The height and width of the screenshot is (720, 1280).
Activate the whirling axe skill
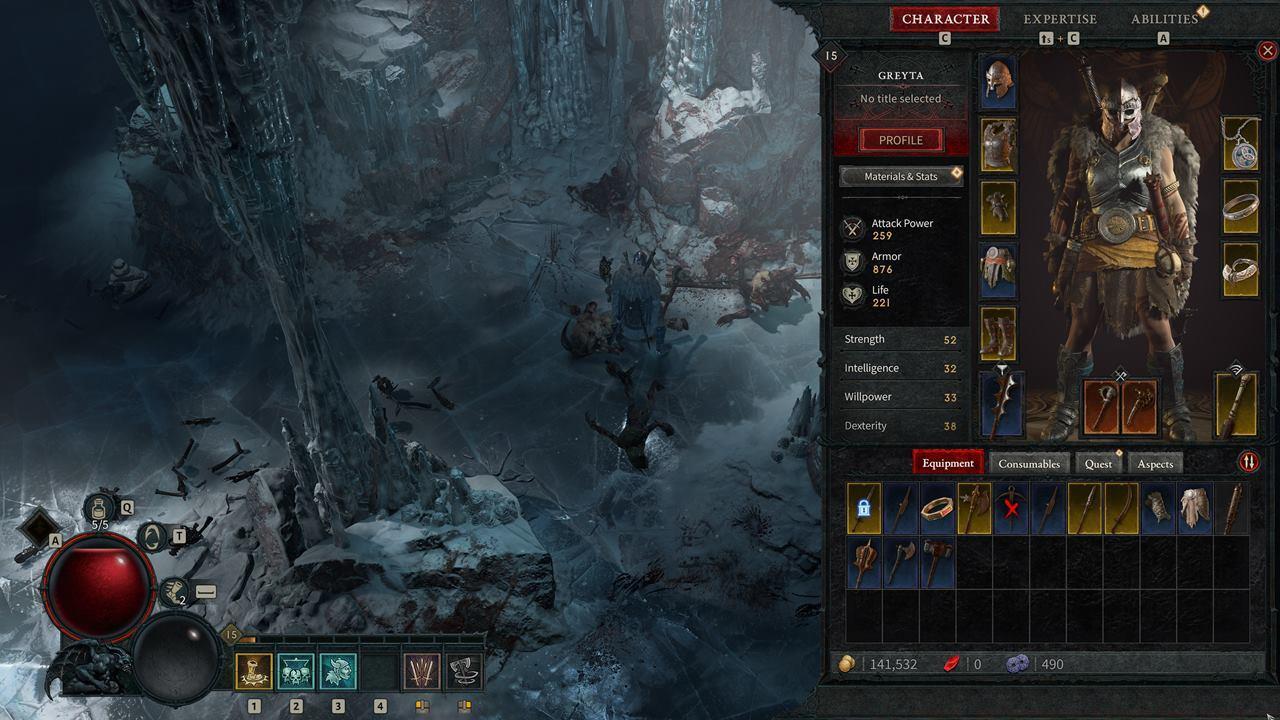tap(464, 671)
